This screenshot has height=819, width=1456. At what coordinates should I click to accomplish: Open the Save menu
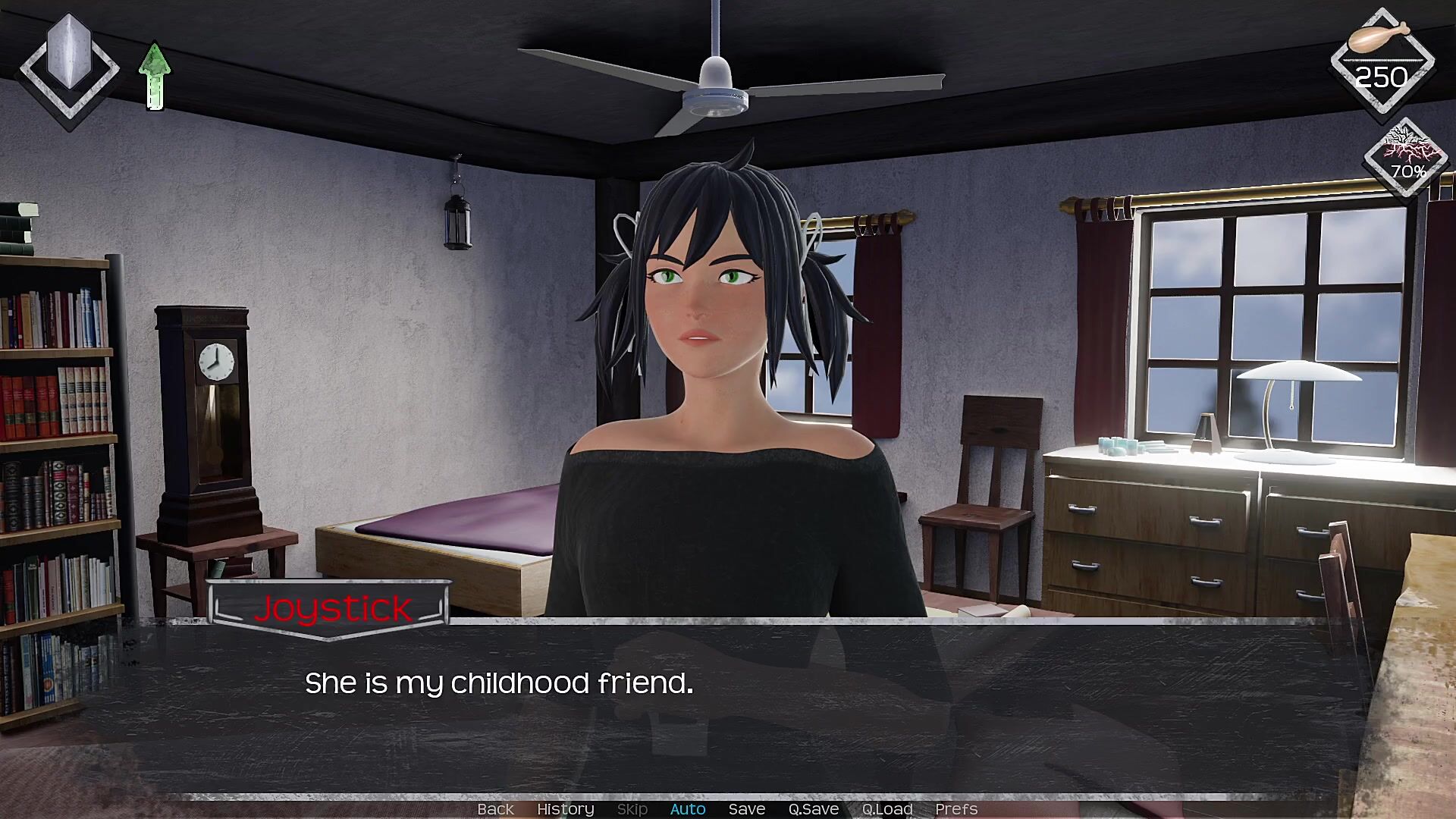[x=747, y=809]
